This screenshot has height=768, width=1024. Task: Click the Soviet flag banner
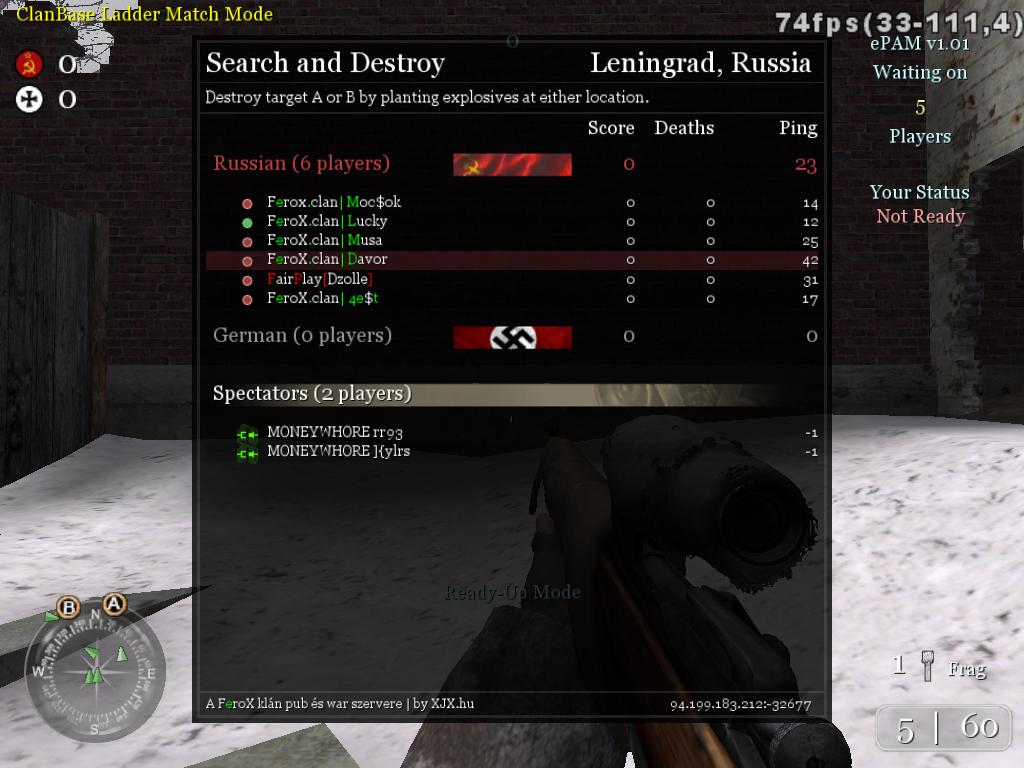click(x=512, y=165)
